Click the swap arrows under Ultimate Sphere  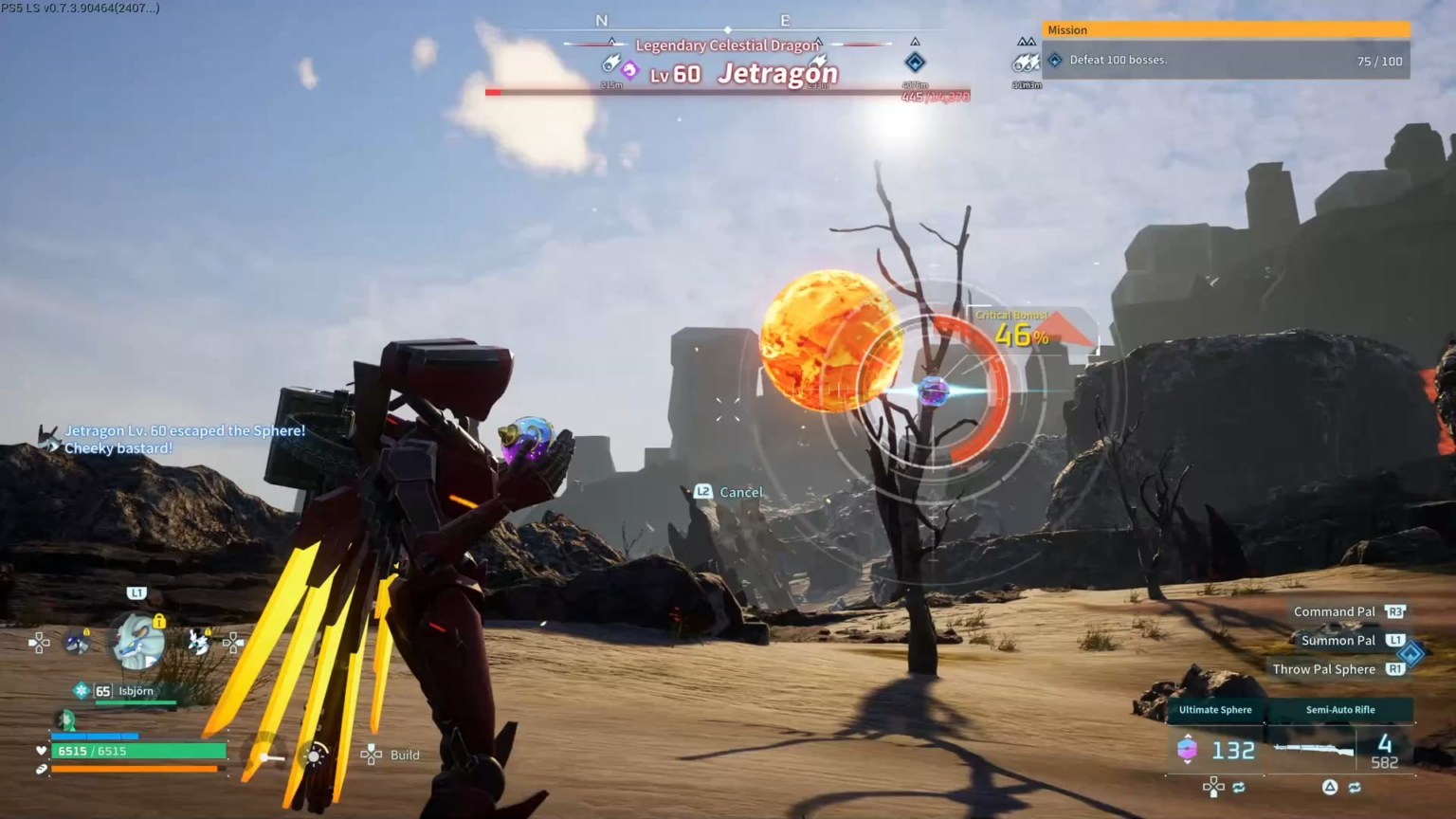pos(1238,788)
